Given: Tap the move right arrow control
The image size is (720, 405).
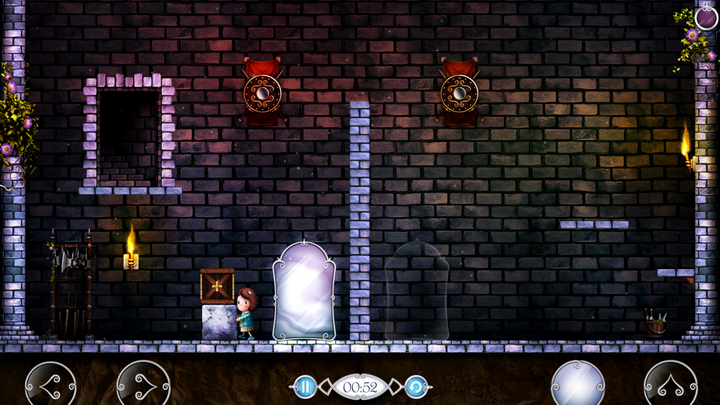Looking at the screenshot, I should coord(143,384).
